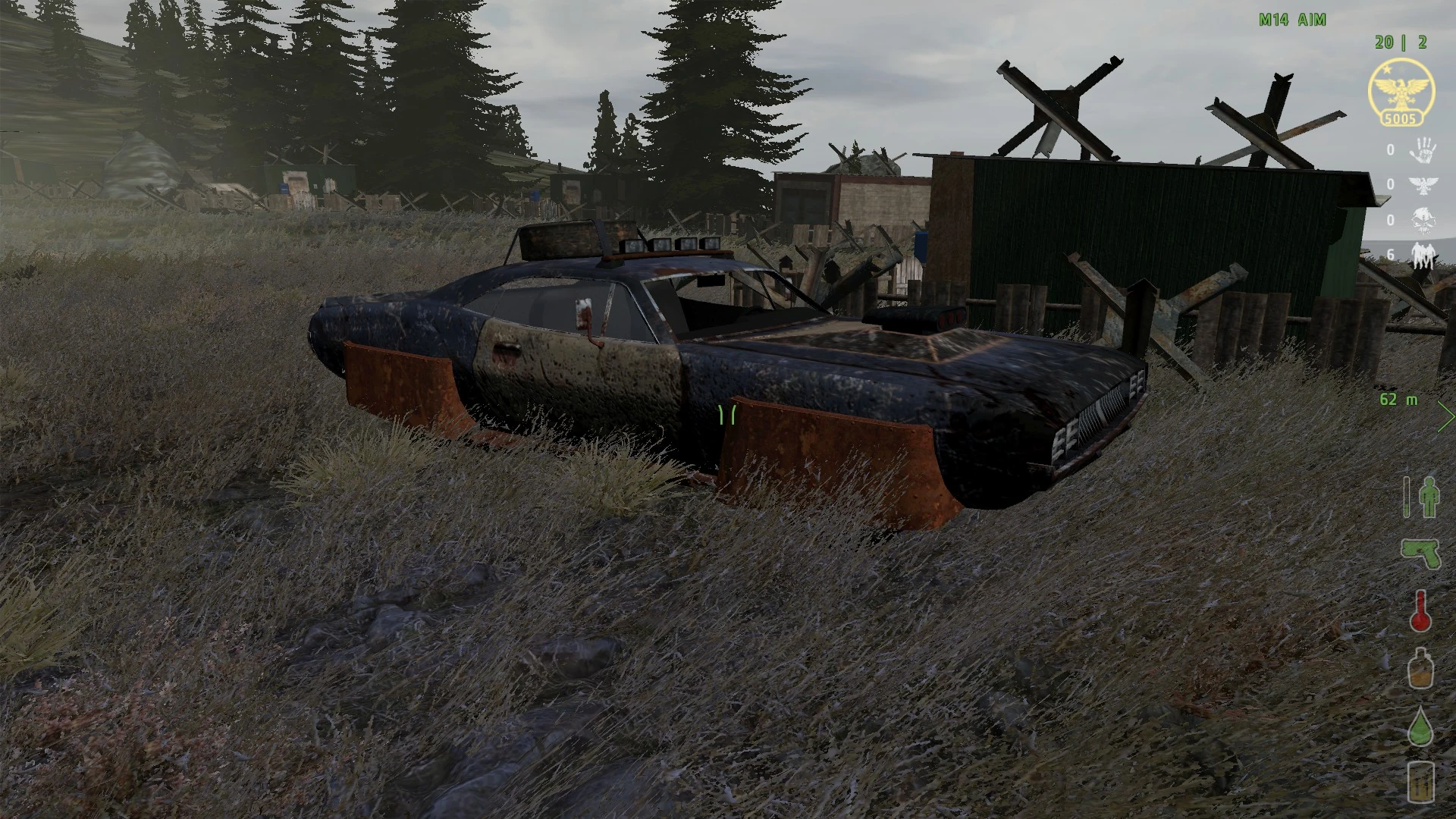Click the green hydration droplet icon

[1422, 725]
